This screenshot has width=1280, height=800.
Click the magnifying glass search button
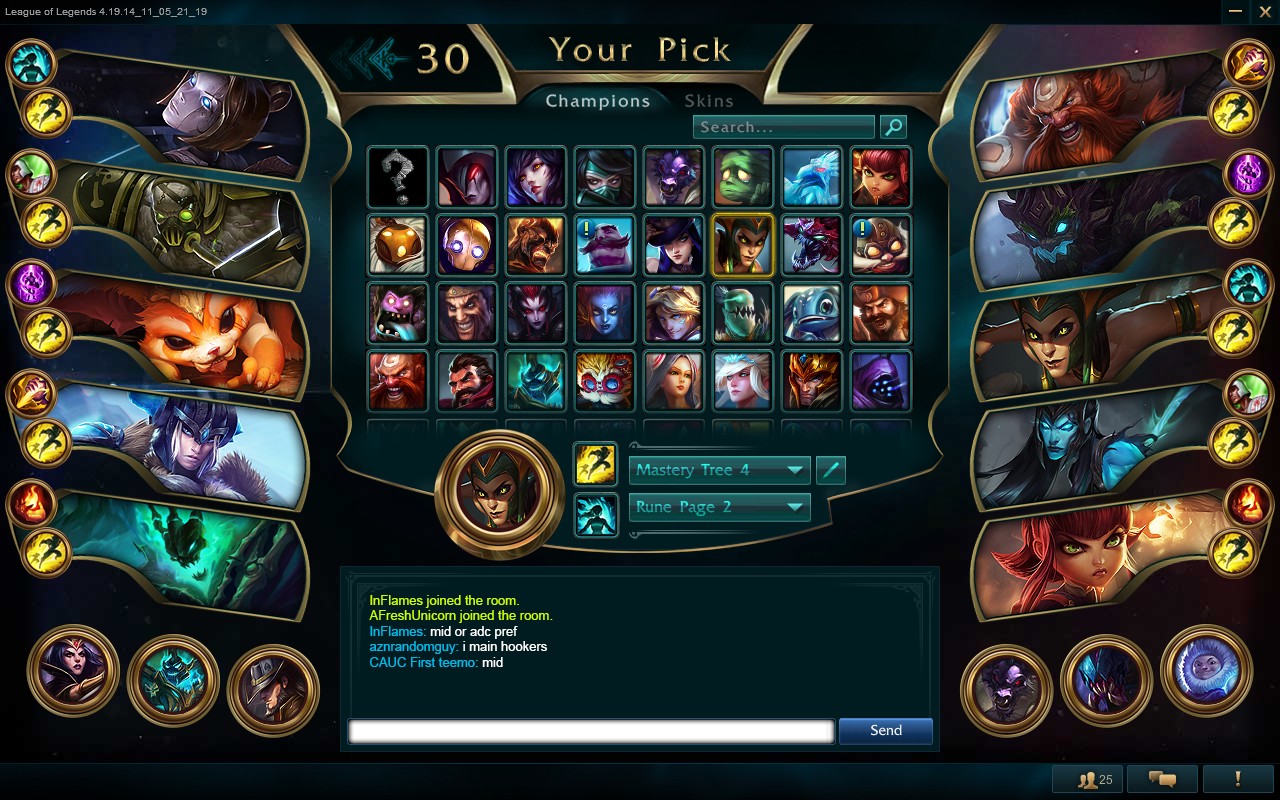(893, 127)
